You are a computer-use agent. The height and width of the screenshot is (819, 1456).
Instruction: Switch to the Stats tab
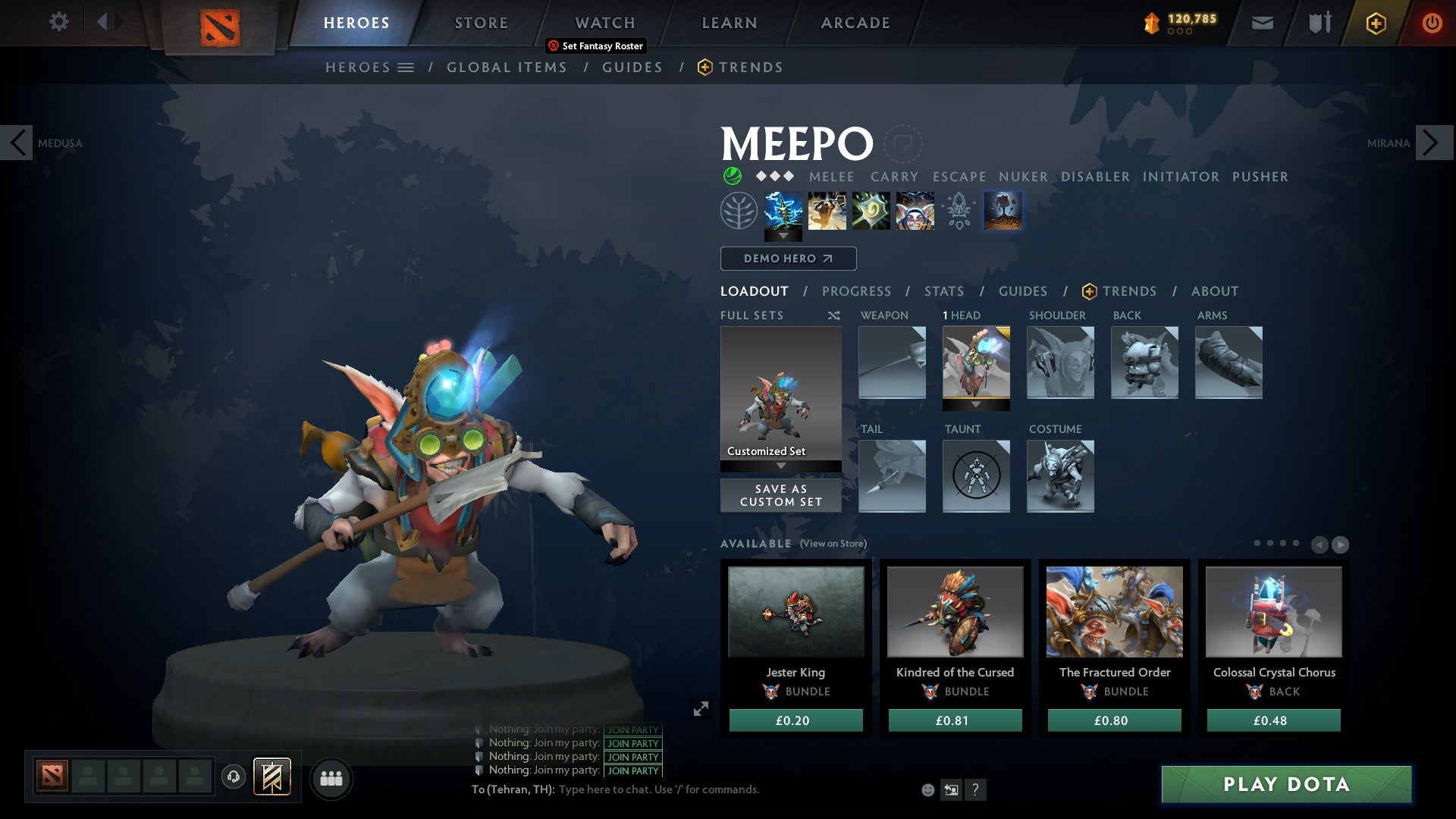(x=943, y=291)
